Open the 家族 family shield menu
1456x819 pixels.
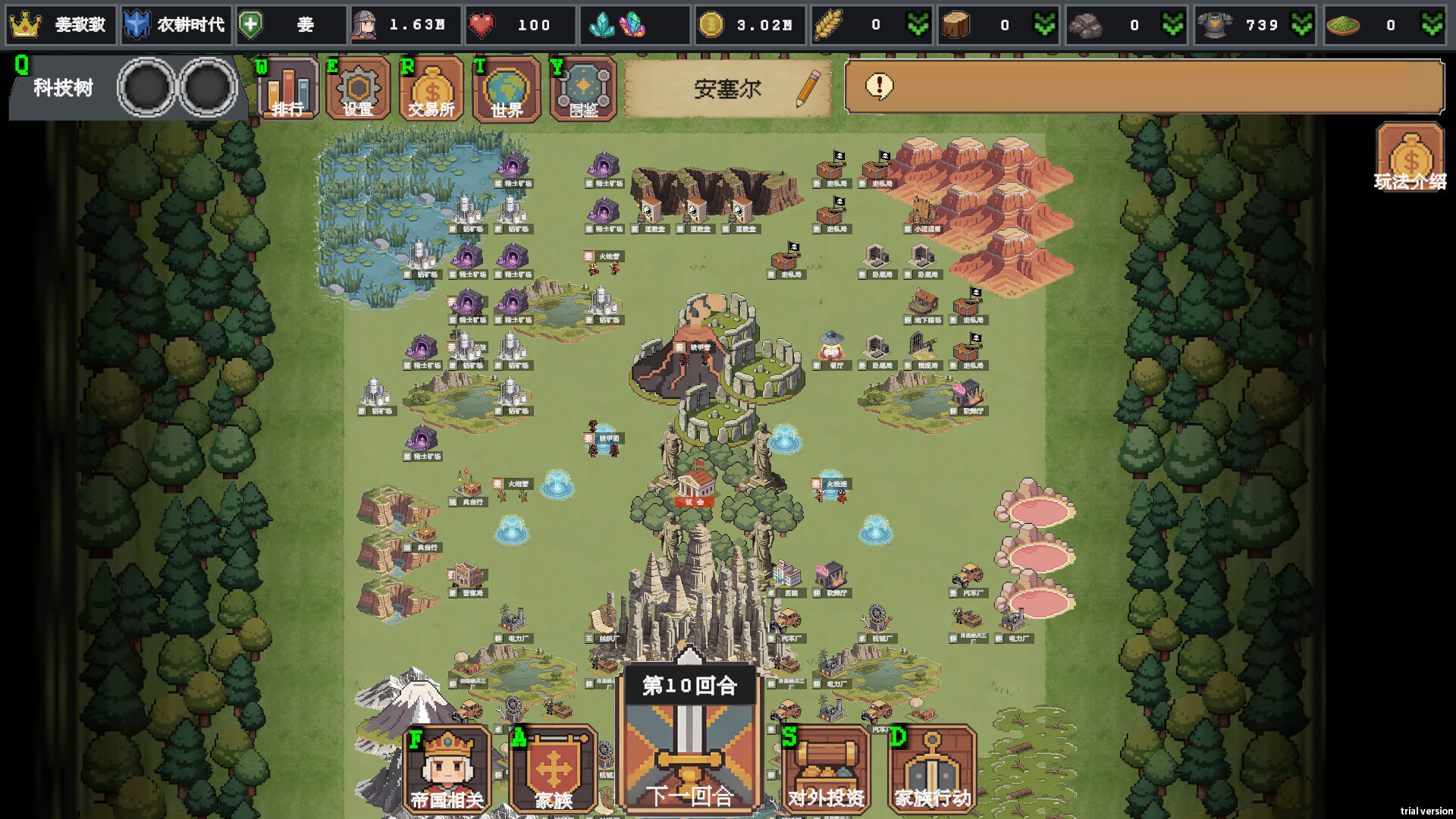tap(554, 769)
